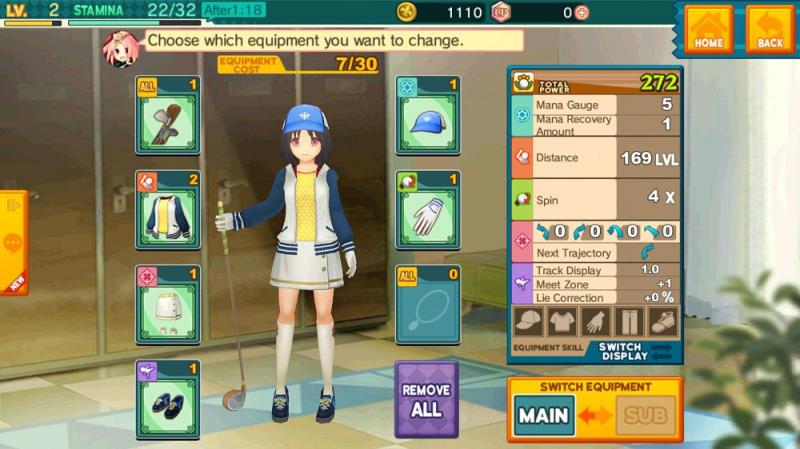The width and height of the screenshot is (800, 449).
Task: Switch to the SUB equipment set
Action: [645, 415]
